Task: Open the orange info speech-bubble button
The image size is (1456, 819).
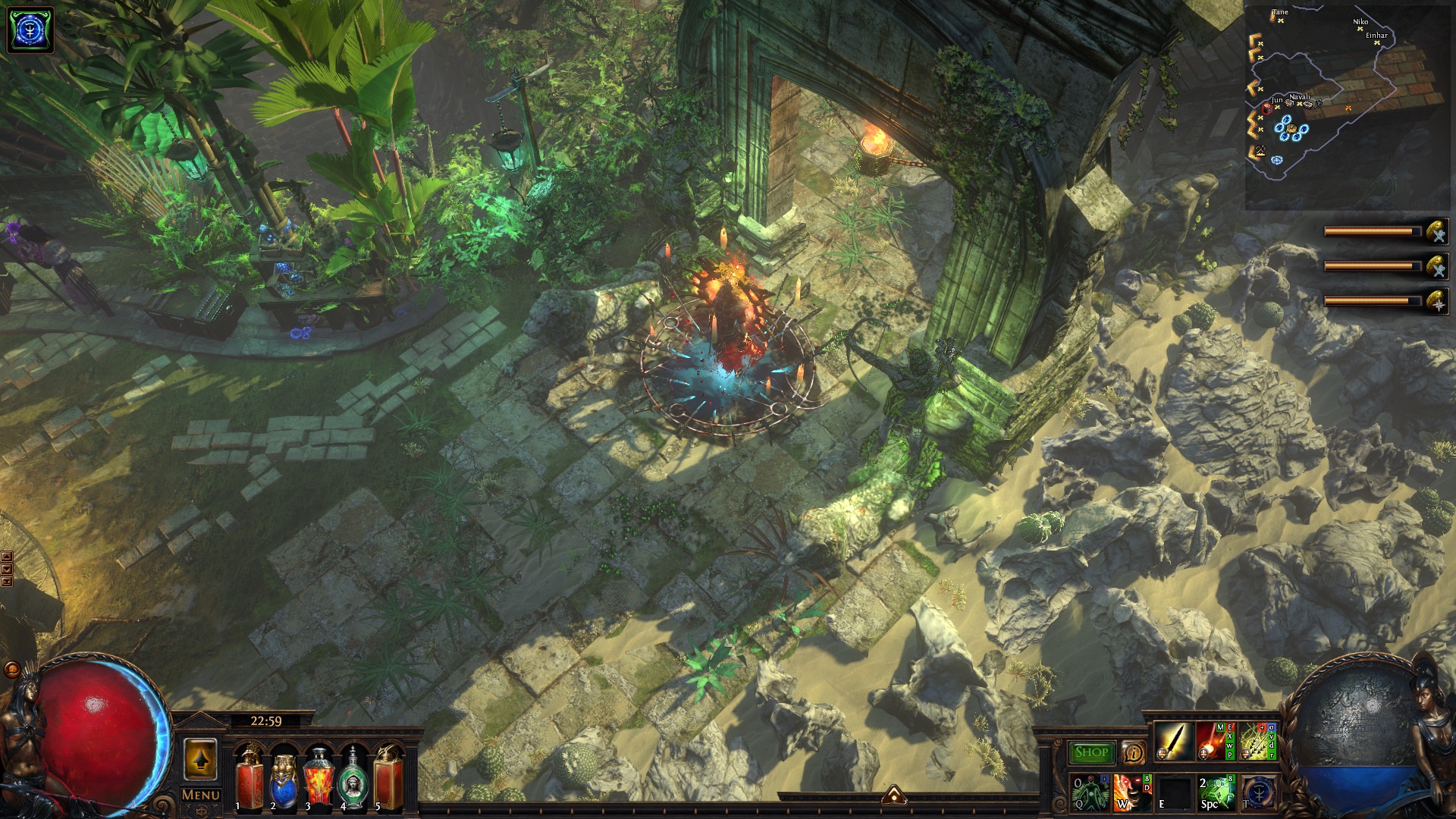Action: tap(1133, 752)
